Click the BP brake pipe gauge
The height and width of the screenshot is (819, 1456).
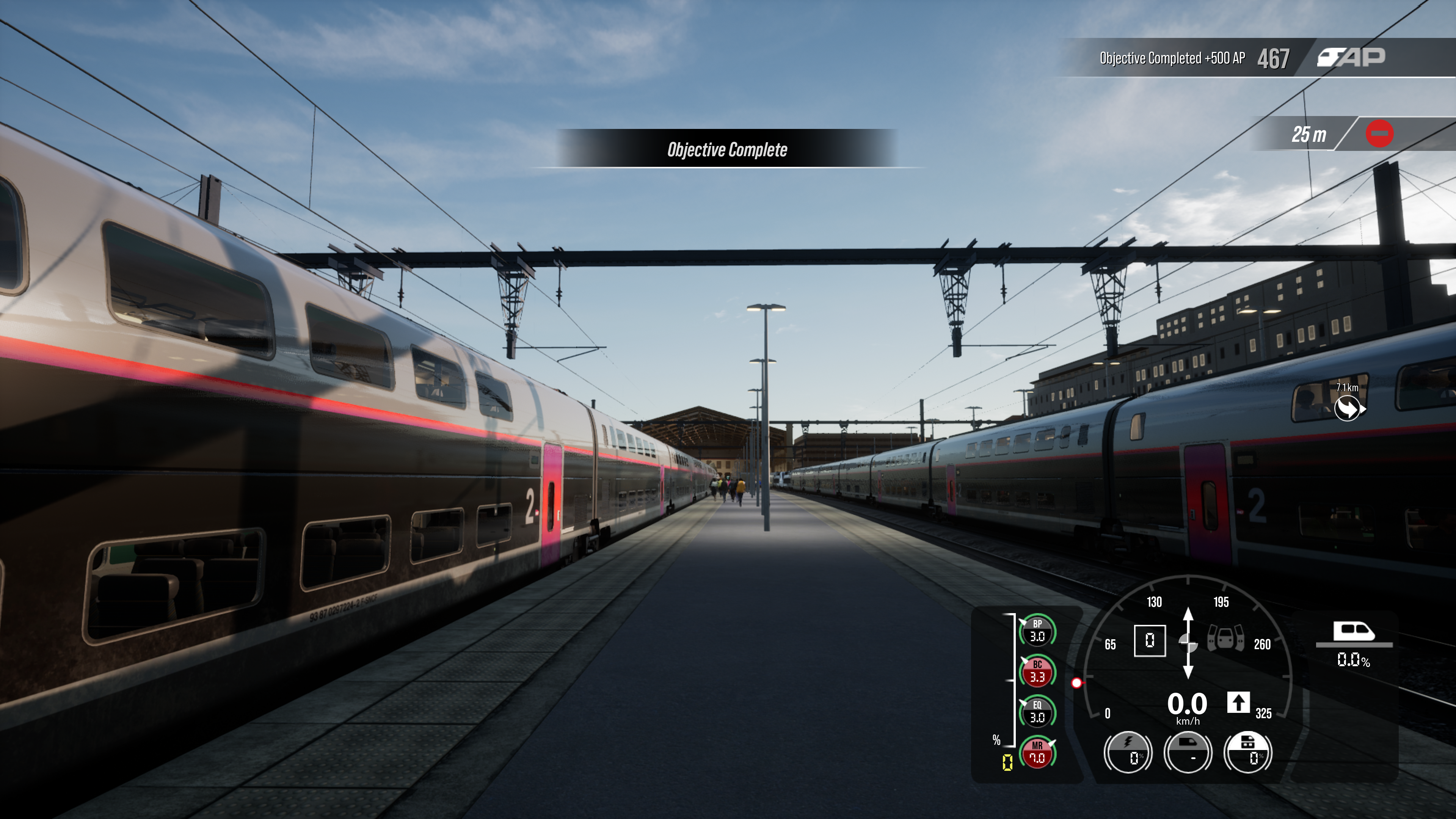pyautogui.click(x=1037, y=630)
